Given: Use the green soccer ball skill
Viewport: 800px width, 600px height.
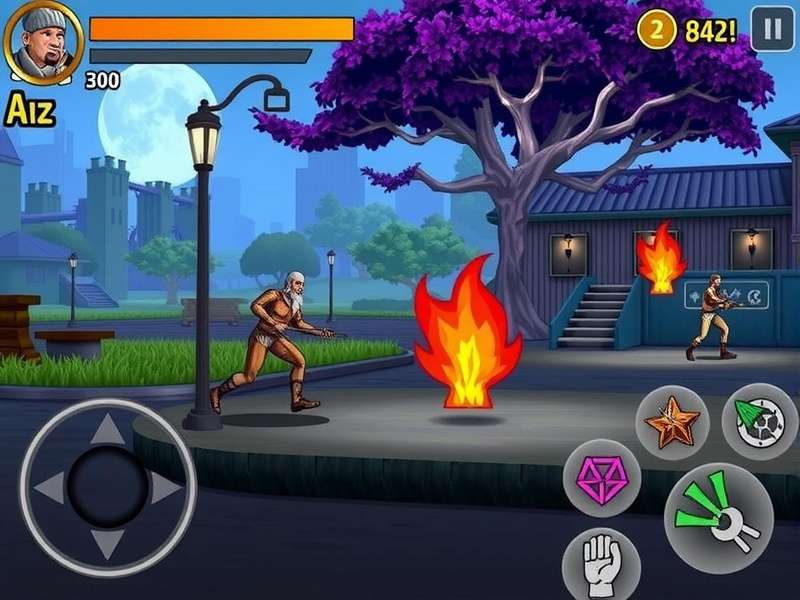Looking at the screenshot, I should (758, 421).
